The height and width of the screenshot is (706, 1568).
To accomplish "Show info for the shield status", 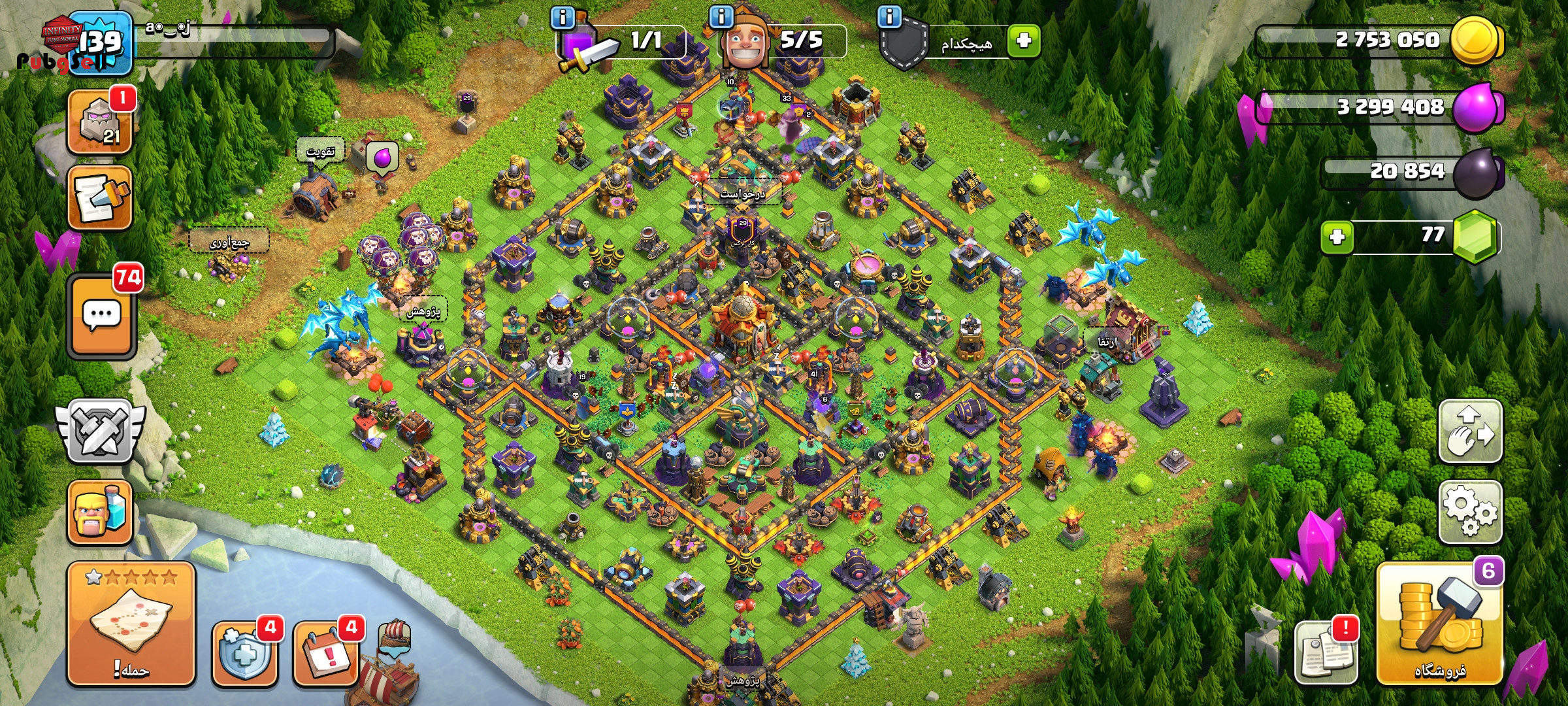I will coord(890,17).
